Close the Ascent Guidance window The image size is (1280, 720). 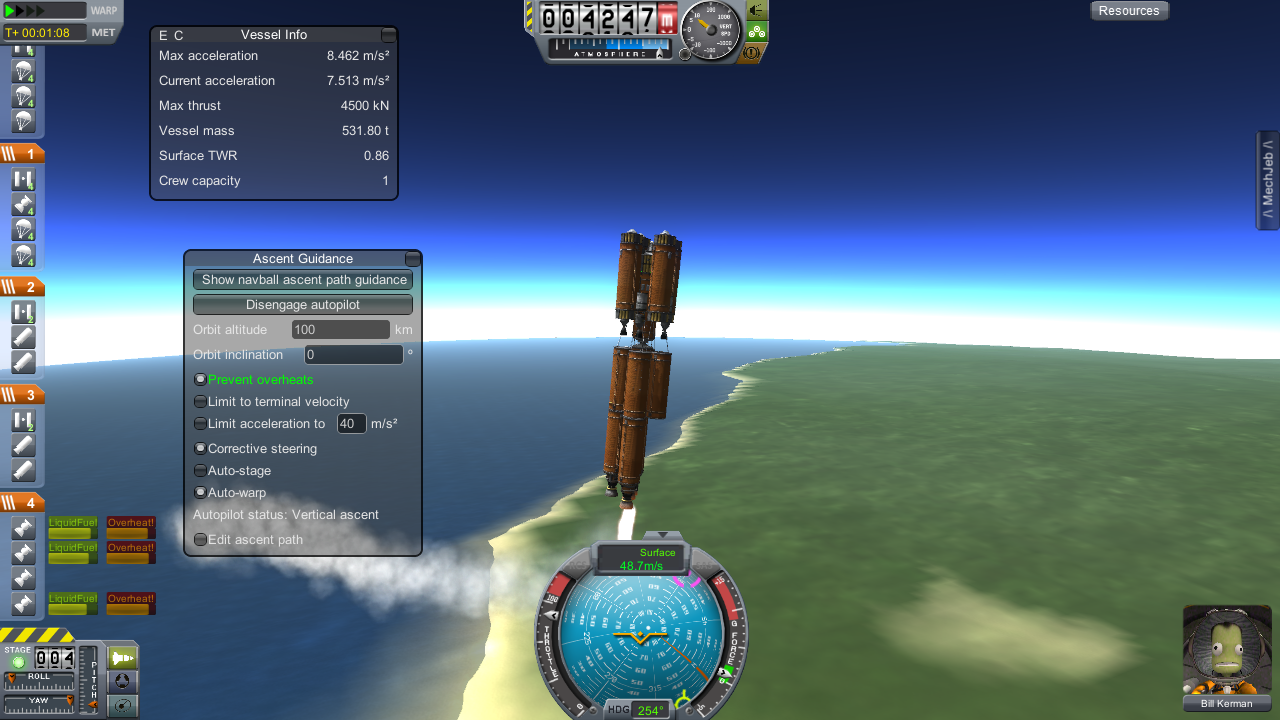412,259
